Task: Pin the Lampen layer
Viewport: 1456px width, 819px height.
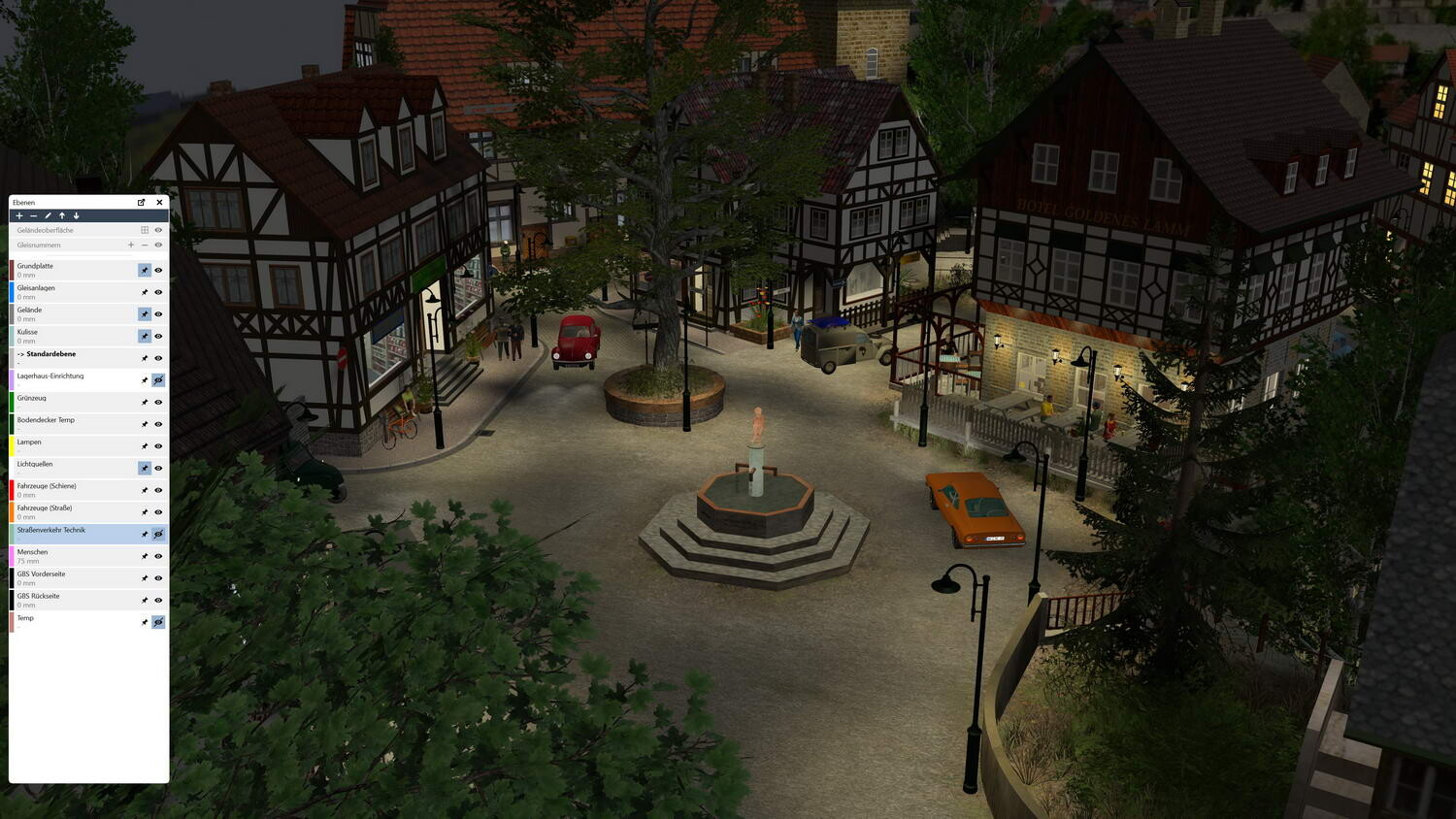Action: tap(145, 446)
